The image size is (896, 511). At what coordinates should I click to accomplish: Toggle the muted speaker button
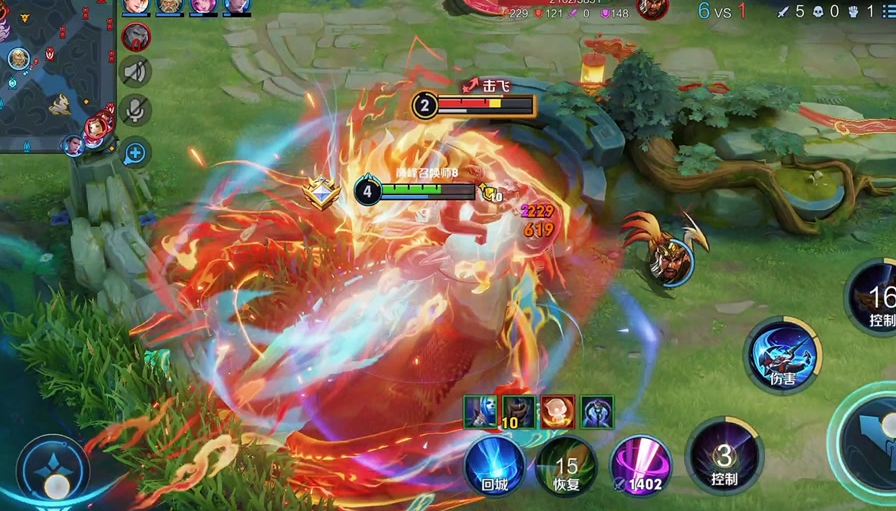[136, 71]
